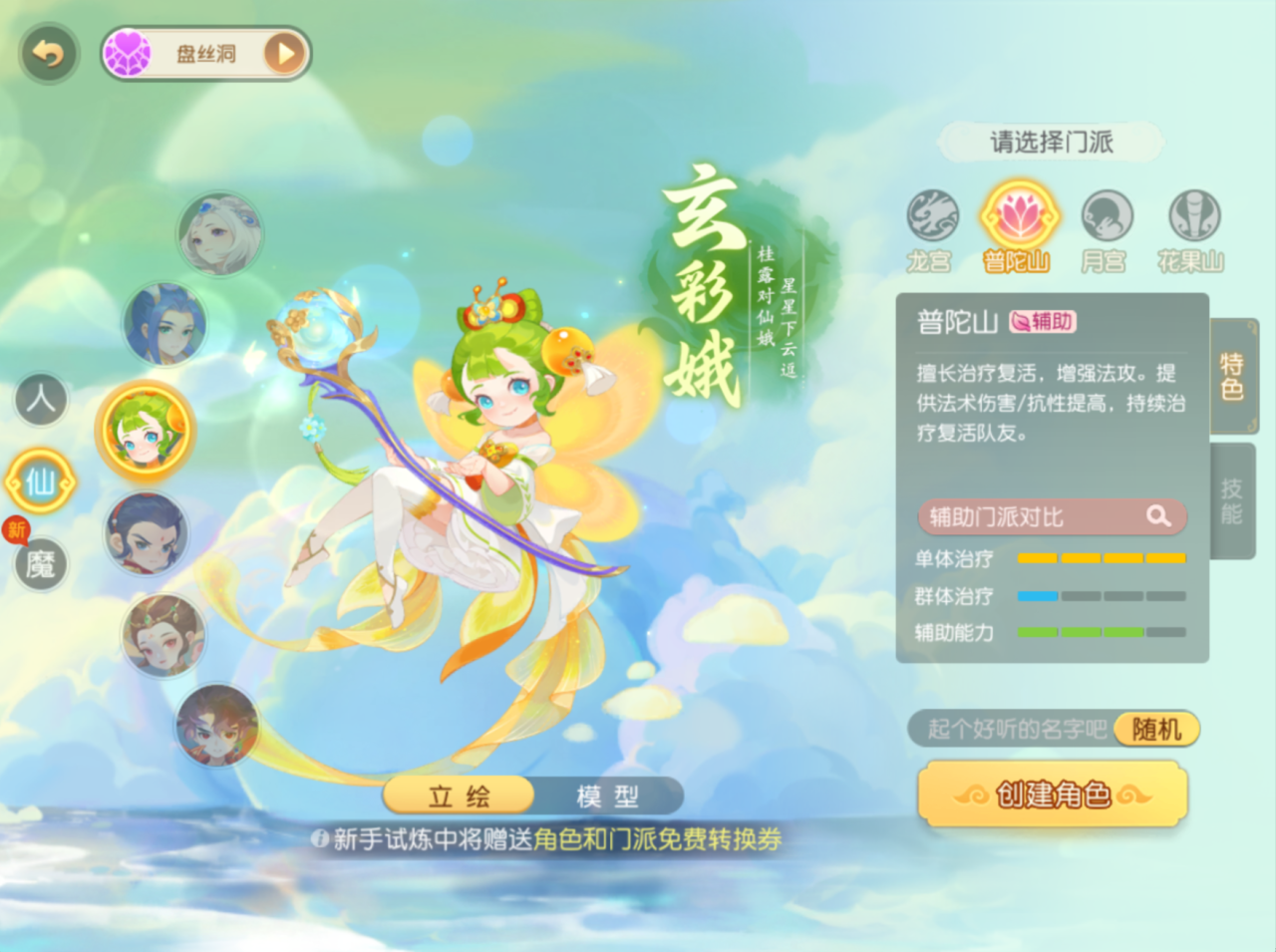Click the purple heart server emblem

127,52
